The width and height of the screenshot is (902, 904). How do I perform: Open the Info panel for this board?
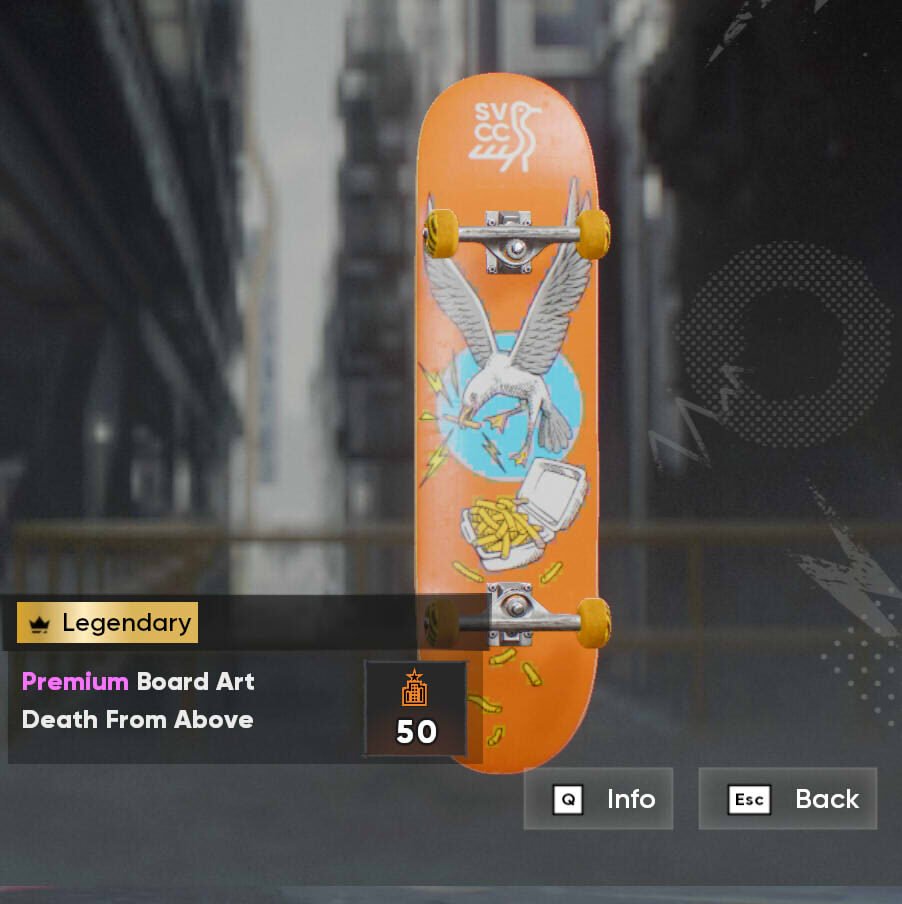(598, 799)
